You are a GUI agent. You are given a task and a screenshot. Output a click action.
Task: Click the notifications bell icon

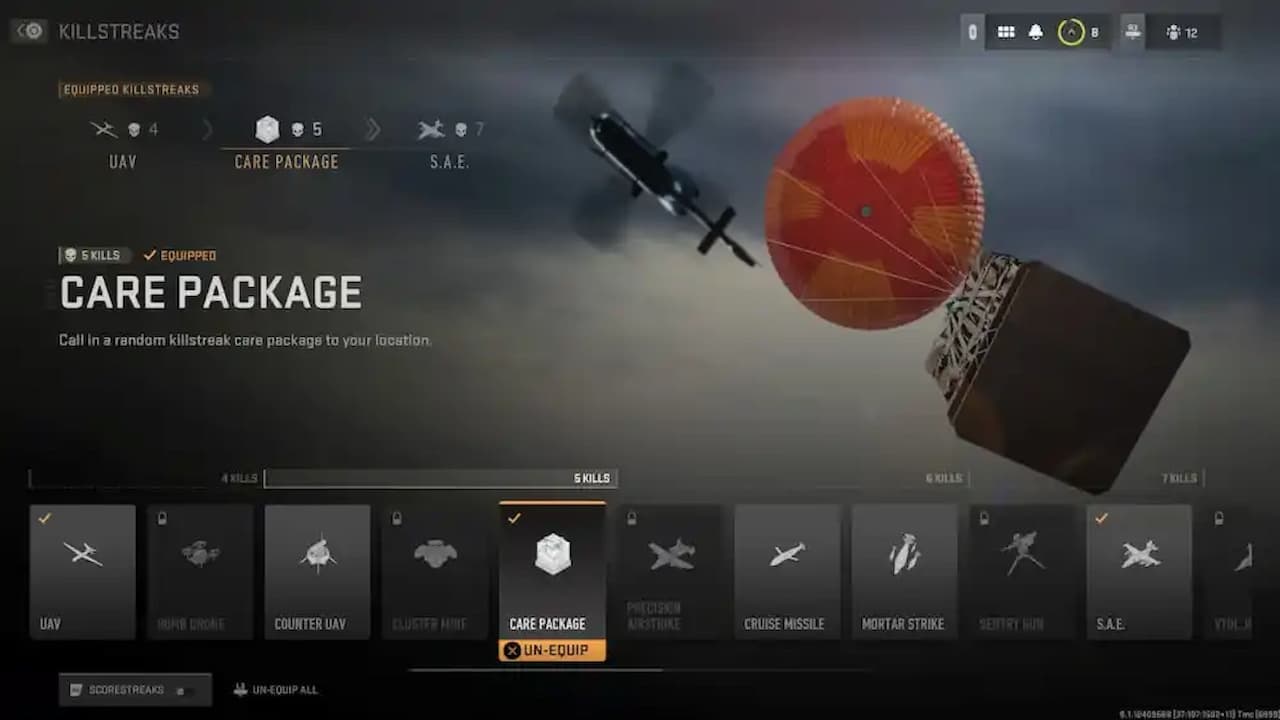click(x=1034, y=31)
